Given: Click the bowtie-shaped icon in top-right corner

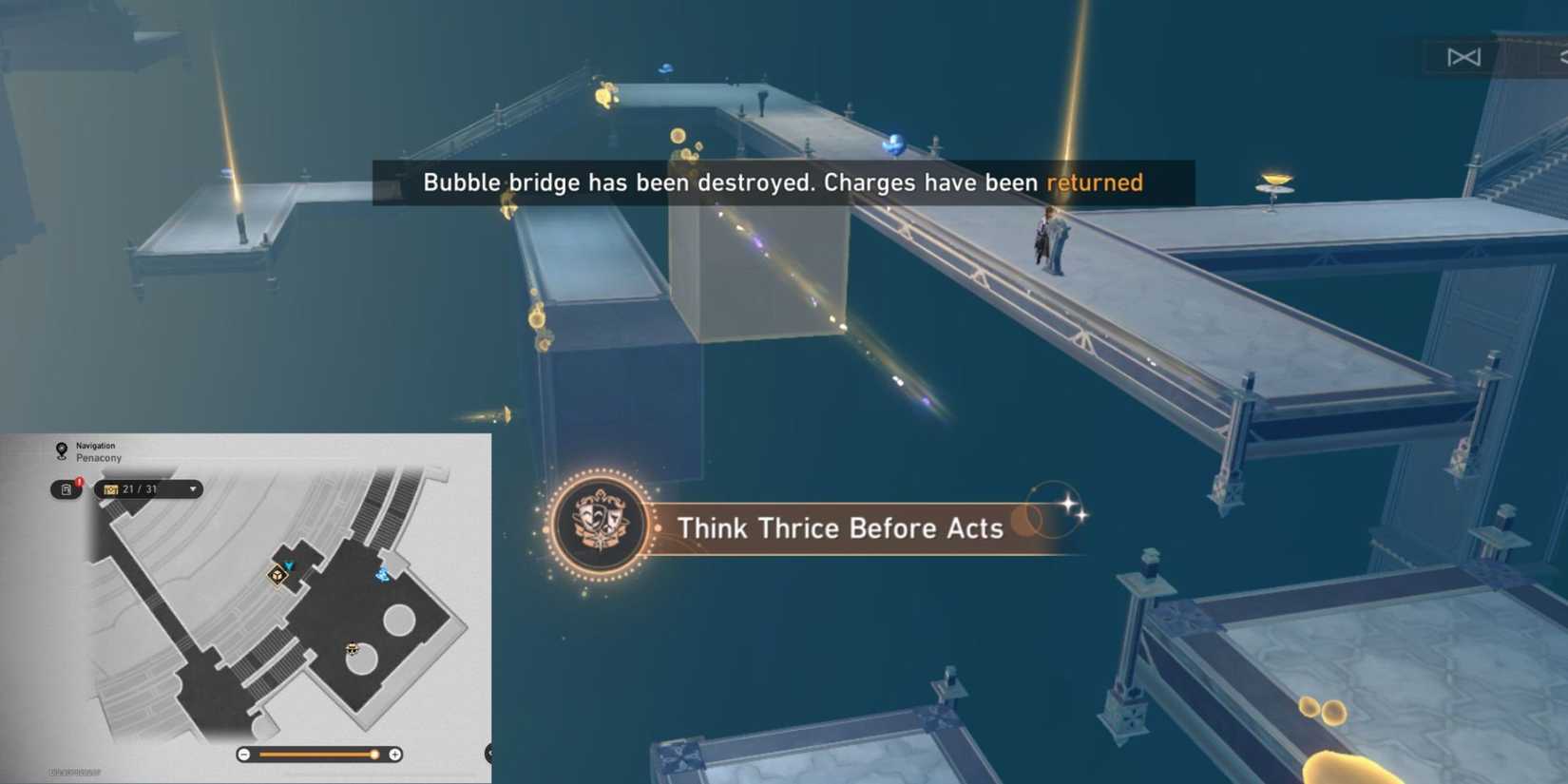Looking at the screenshot, I should pyautogui.click(x=1463, y=57).
